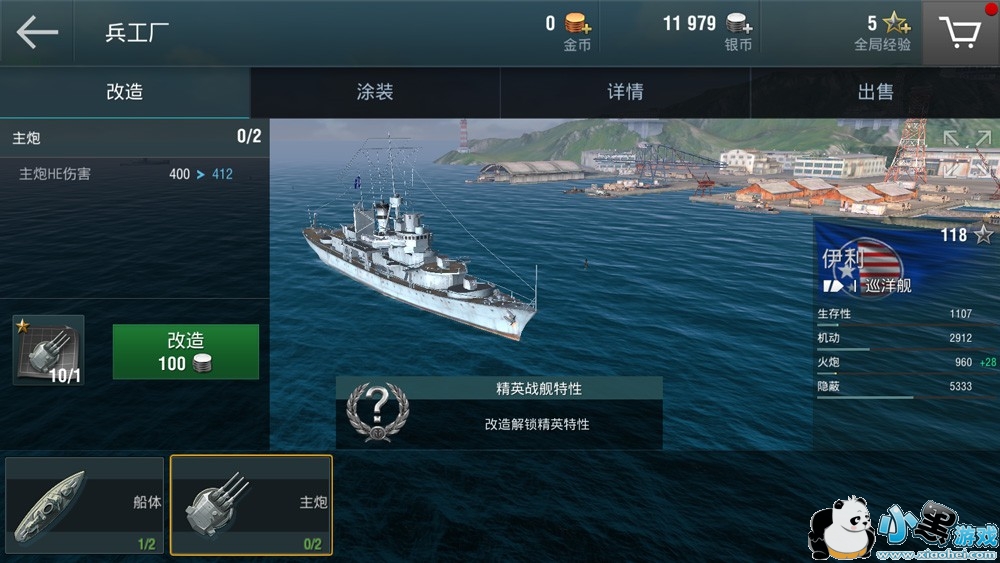Add more gold coins (金币)
This screenshot has width=1000, height=563.
[x=577, y=24]
